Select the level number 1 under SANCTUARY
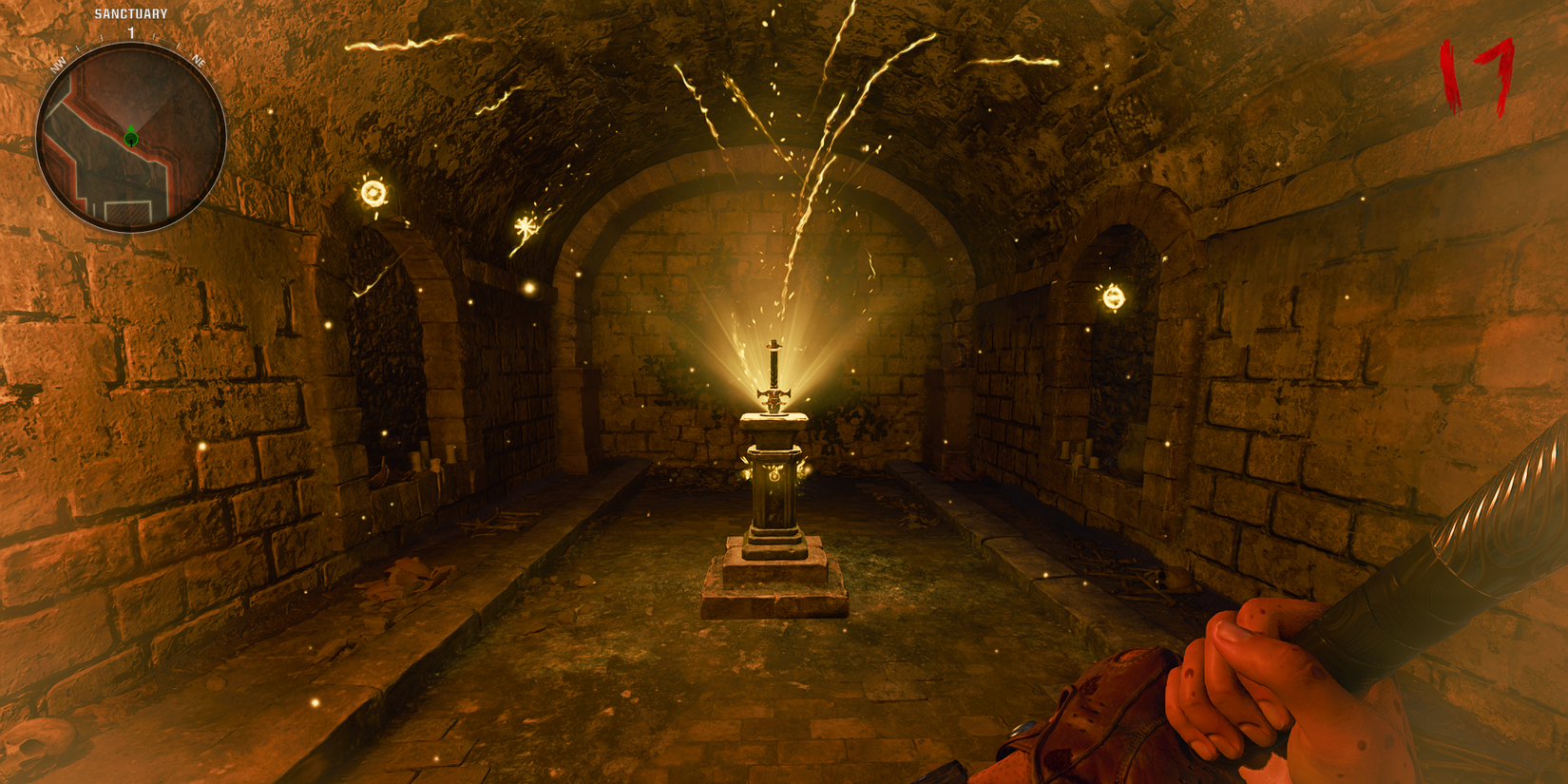 131,33
